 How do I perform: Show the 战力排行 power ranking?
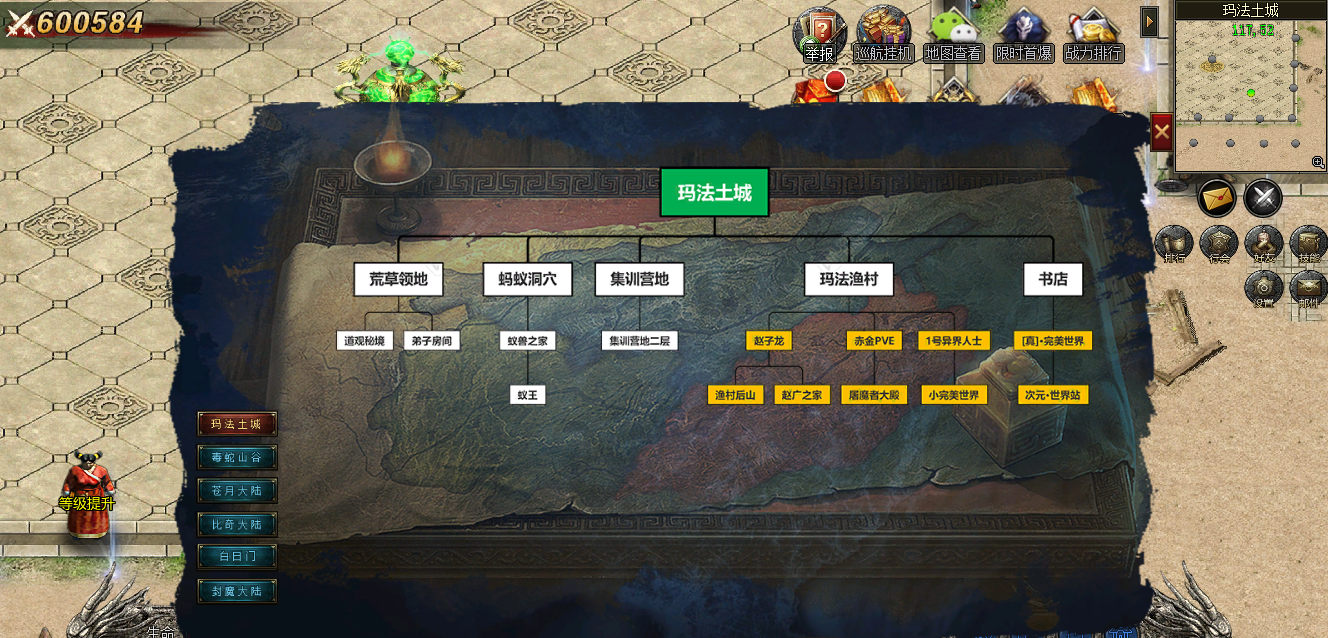point(1093,35)
